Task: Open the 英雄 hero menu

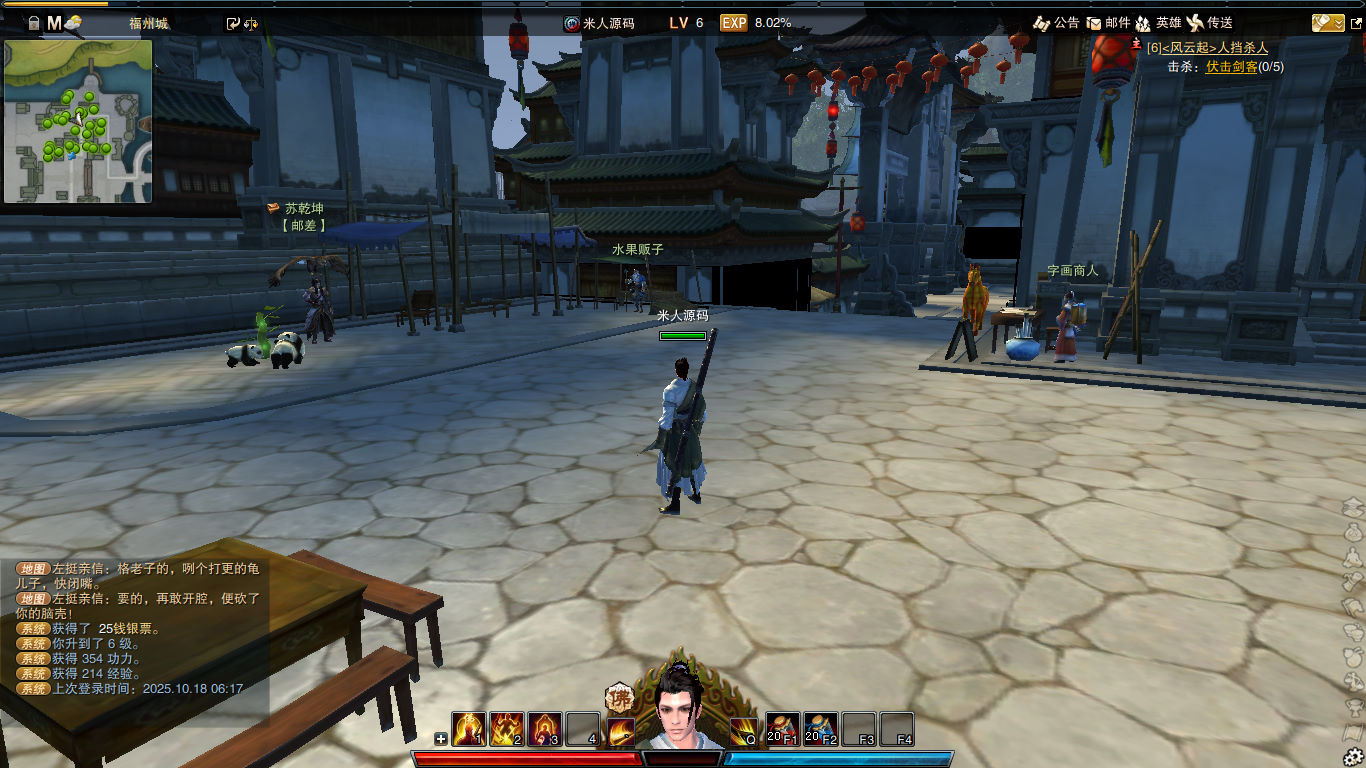Action: pyautogui.click(x=1158, y=22)
